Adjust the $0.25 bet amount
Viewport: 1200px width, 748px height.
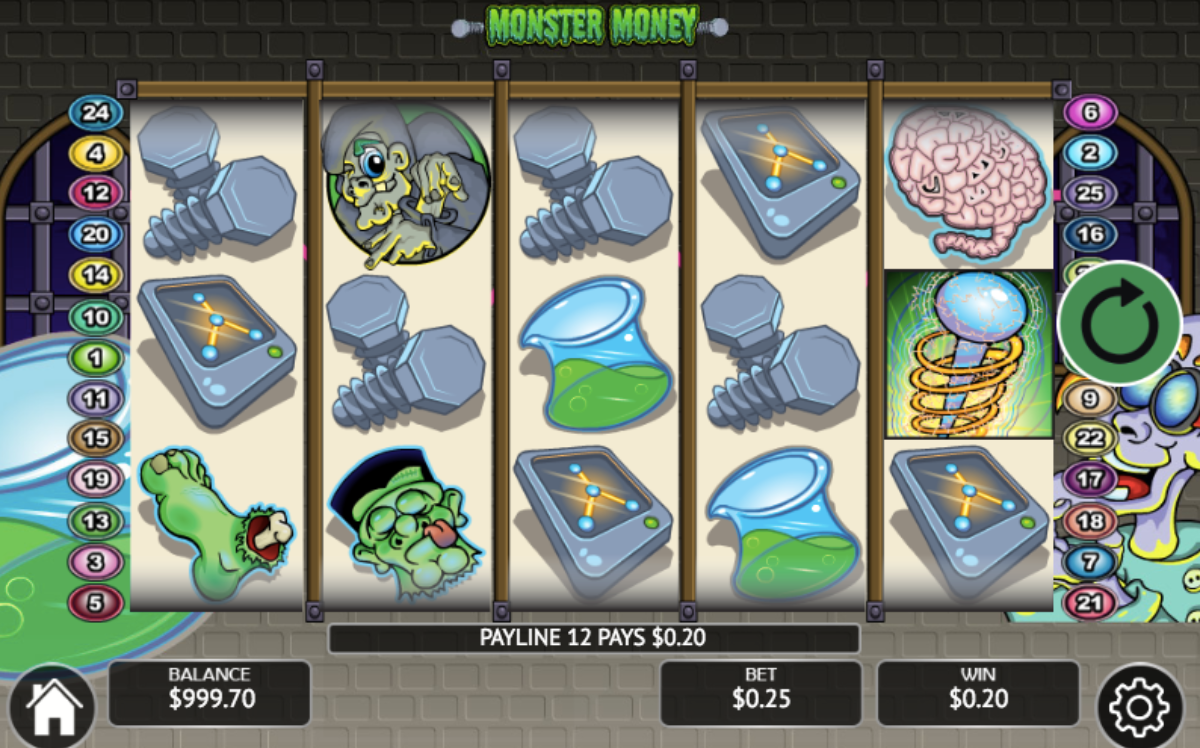pyautogui.click(x=760, y=693)
